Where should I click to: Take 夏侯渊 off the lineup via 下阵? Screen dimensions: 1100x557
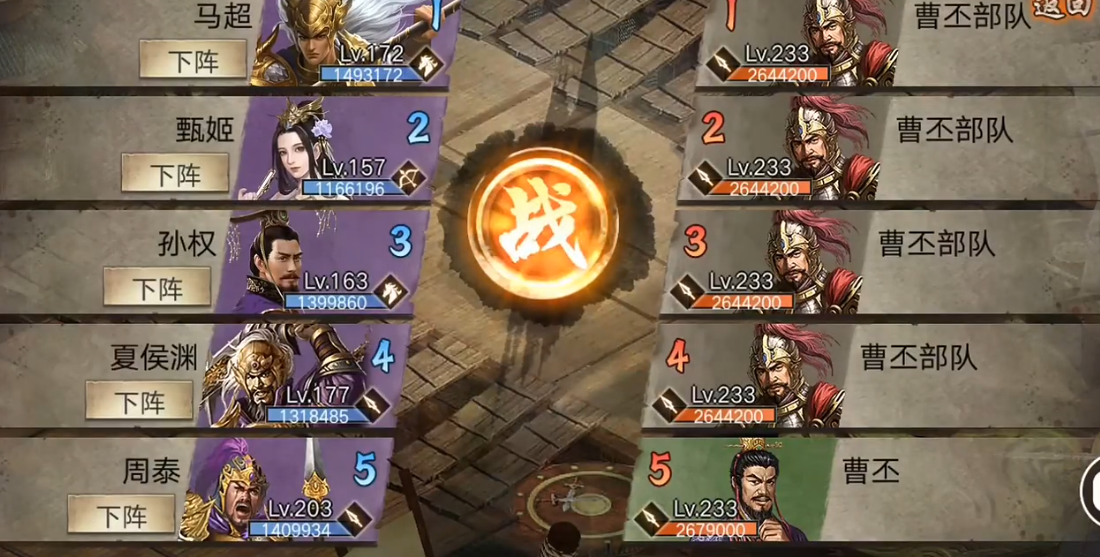[x=139, y=401]
